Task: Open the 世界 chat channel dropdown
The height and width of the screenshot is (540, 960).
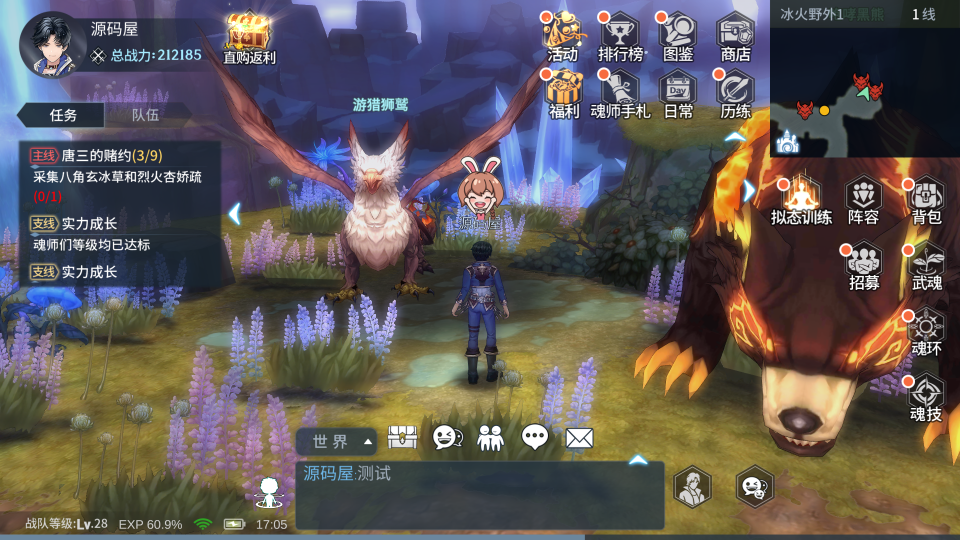Action: [336, 441]
